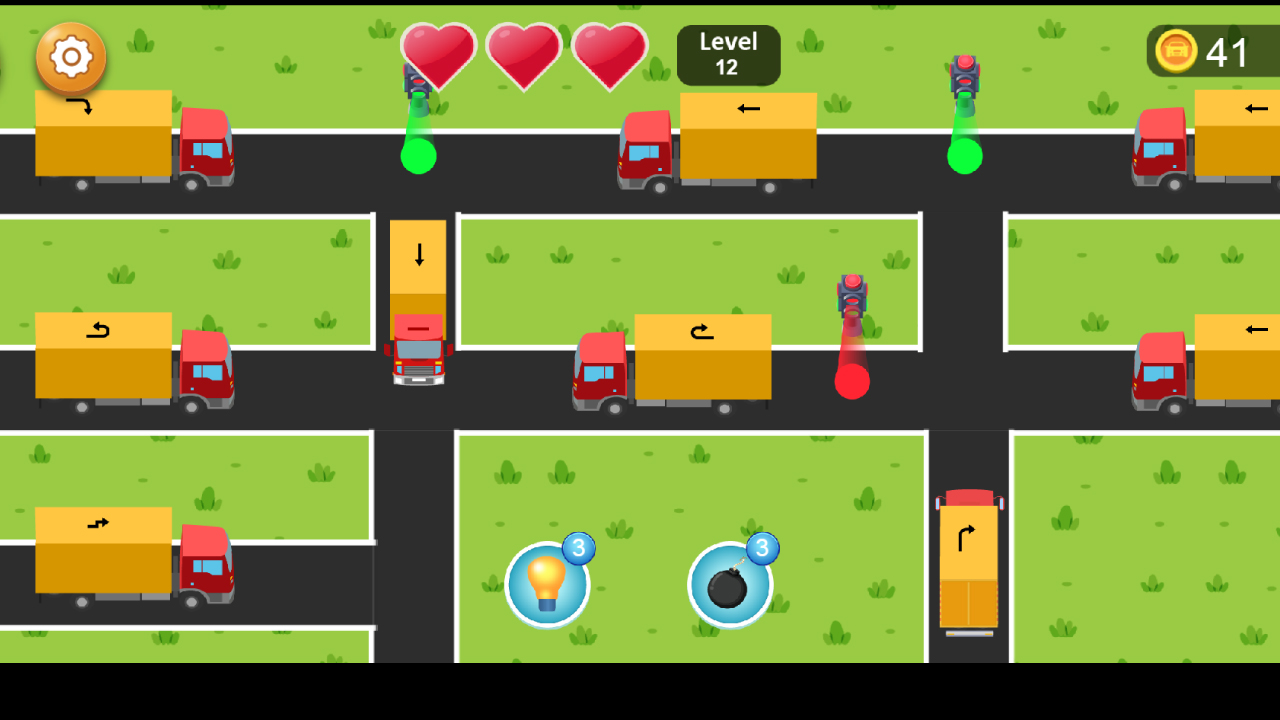This screenshot has width=1280, height=720.
Task: Open the settings gear
Action: (70, 57)
